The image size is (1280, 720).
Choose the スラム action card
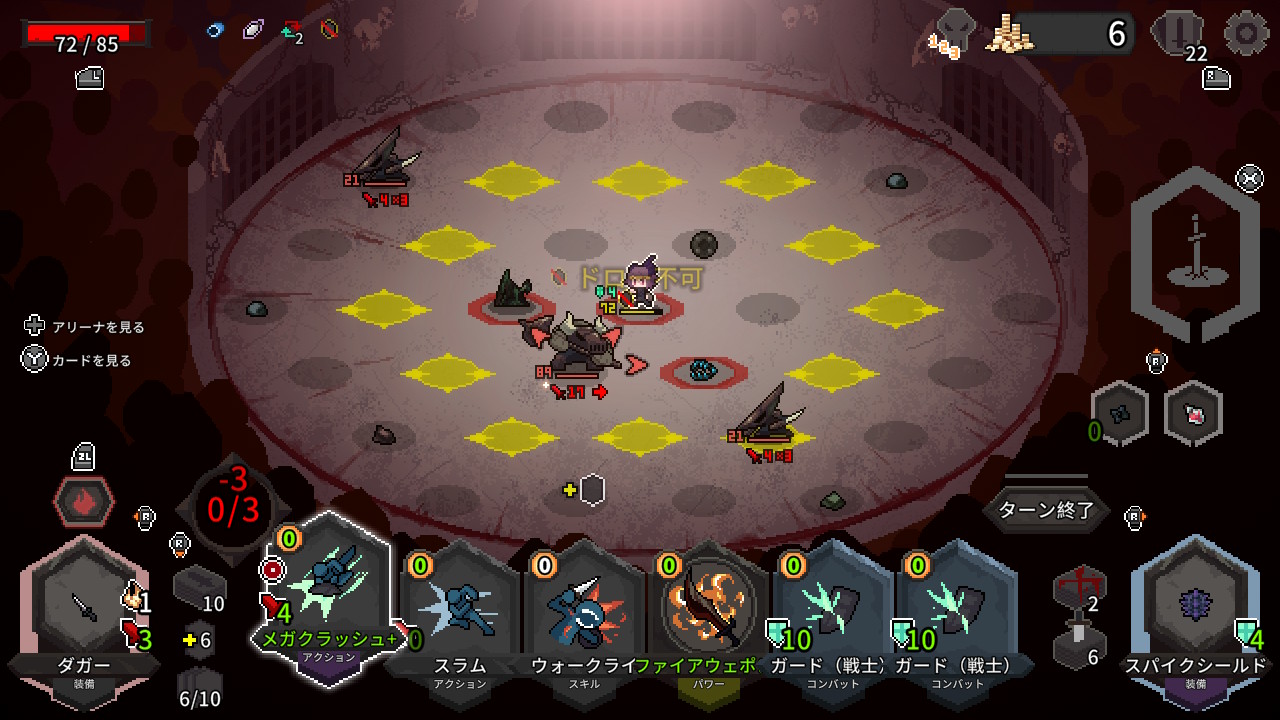459,610
